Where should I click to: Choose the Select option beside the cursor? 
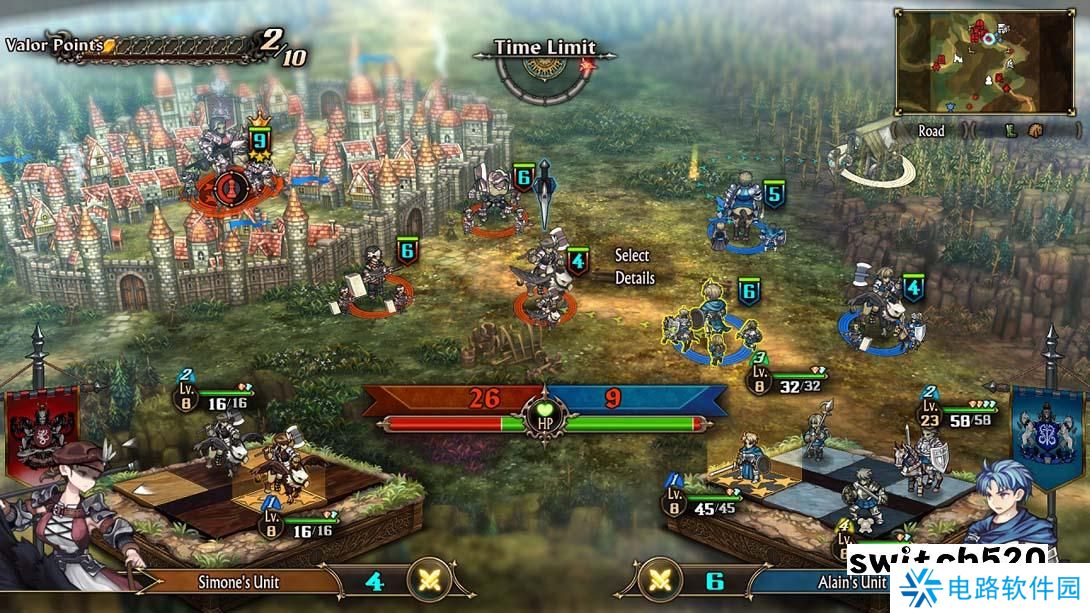632,256
